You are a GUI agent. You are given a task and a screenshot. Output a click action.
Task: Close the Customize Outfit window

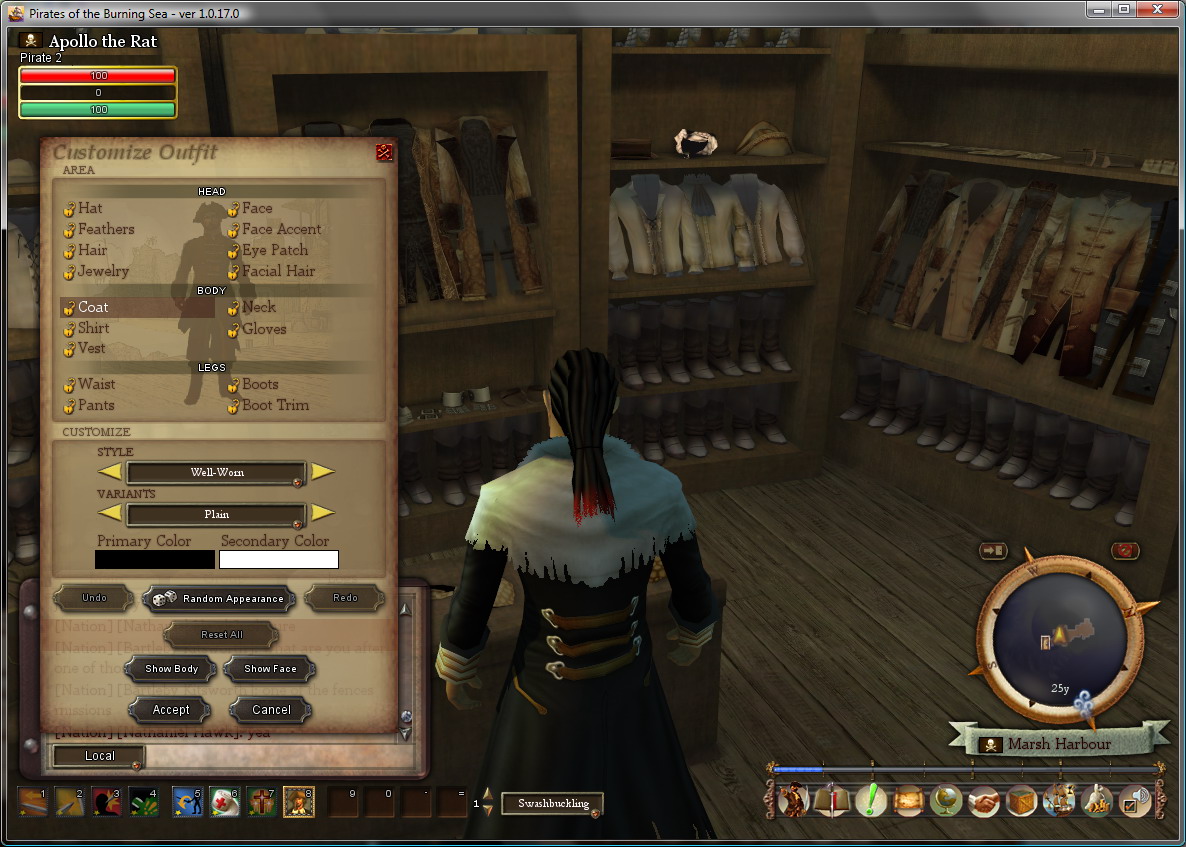coord(384,152)
